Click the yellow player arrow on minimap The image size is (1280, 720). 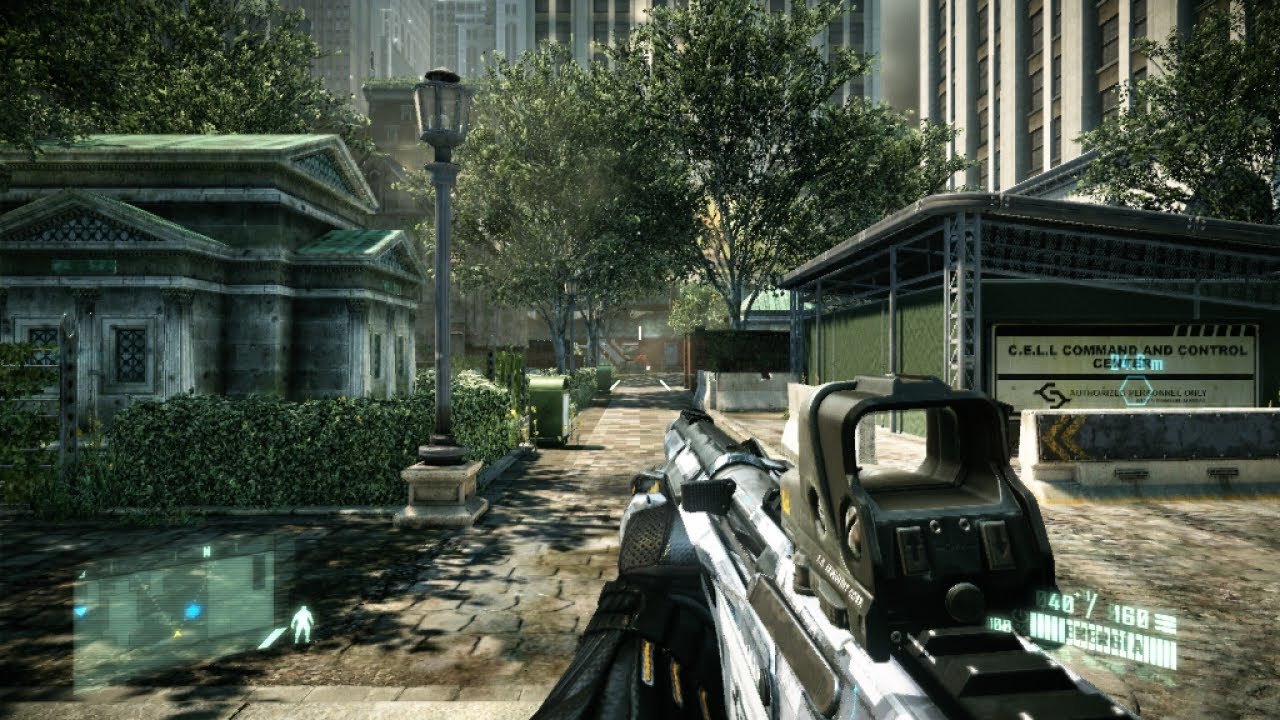(178, 633)
